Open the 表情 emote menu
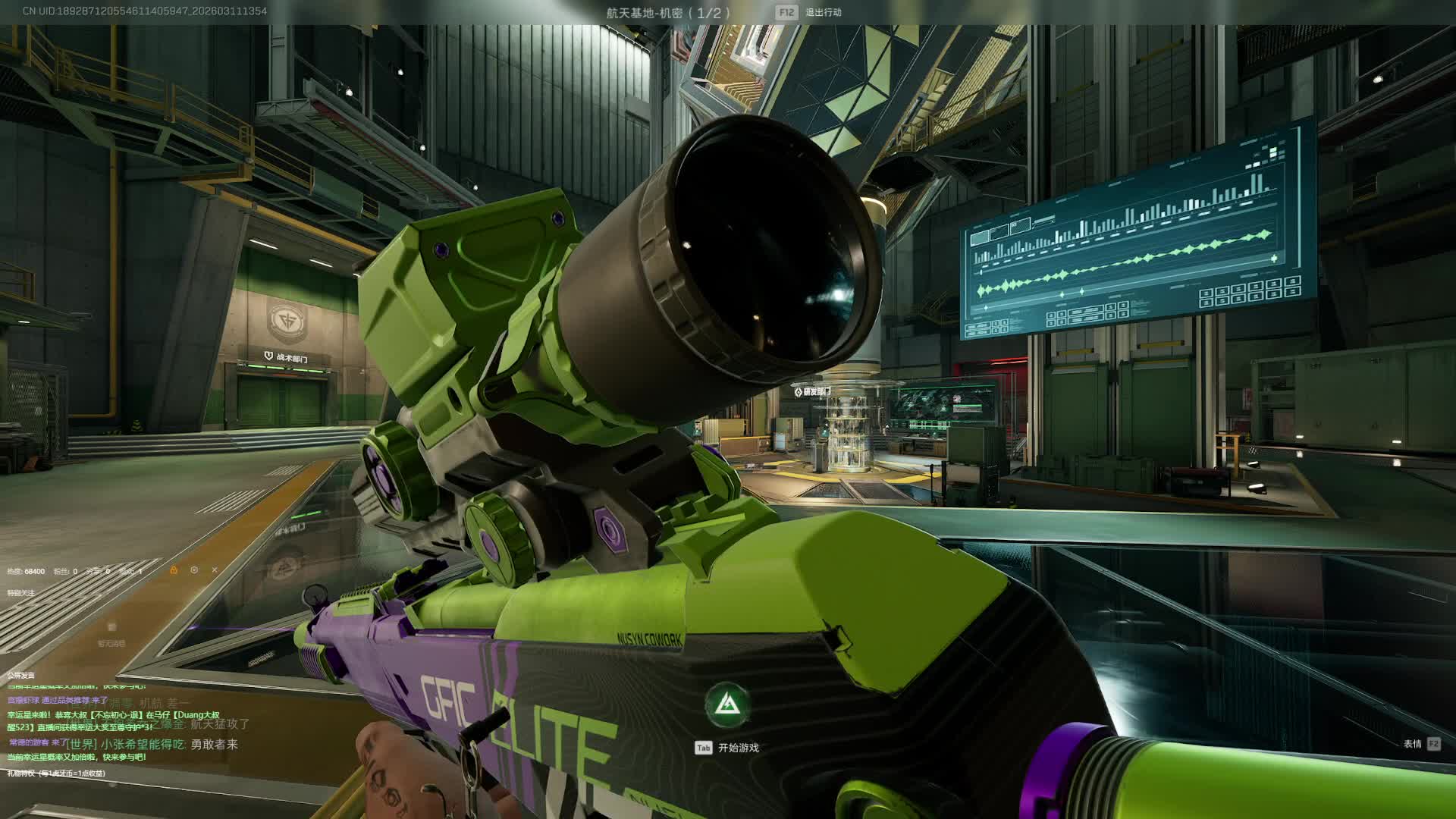 (x=1412, y=744)
